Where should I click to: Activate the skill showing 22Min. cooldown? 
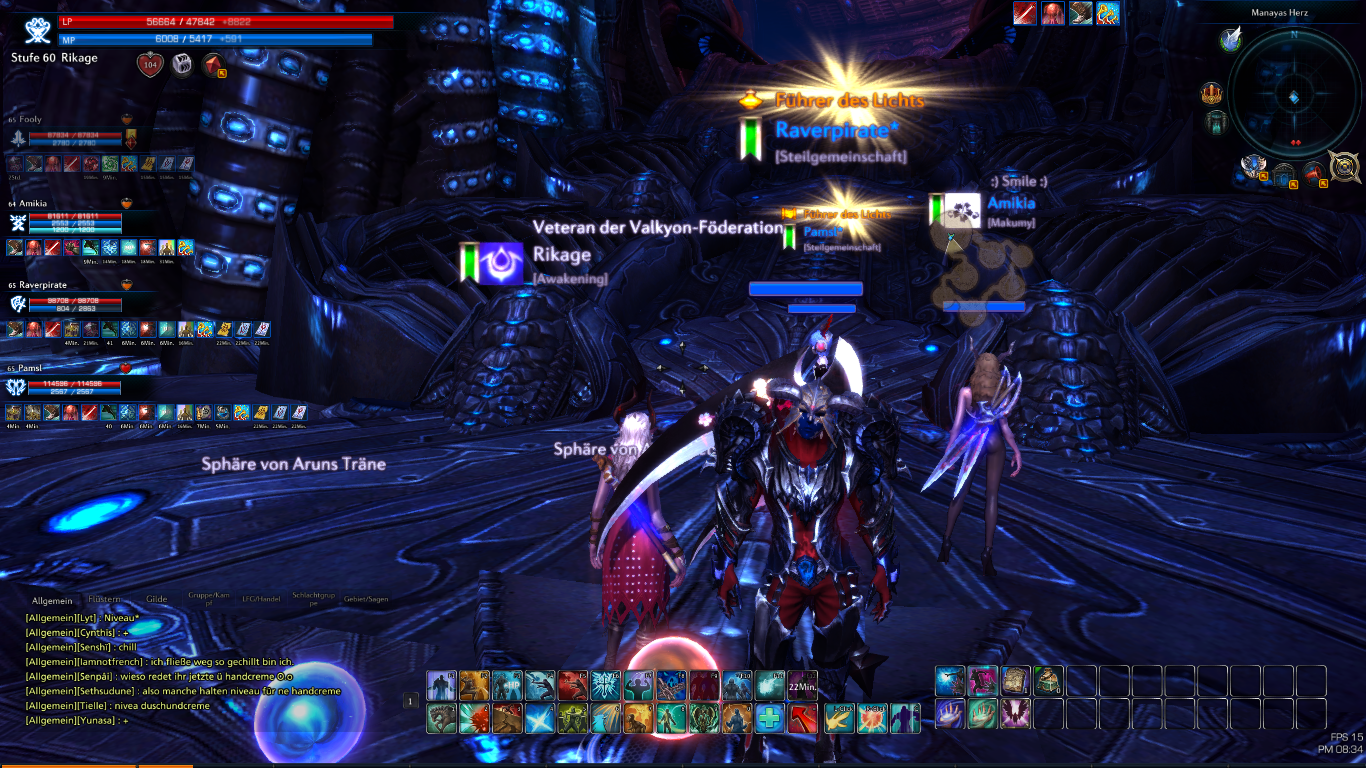click(x=802, y=685)
